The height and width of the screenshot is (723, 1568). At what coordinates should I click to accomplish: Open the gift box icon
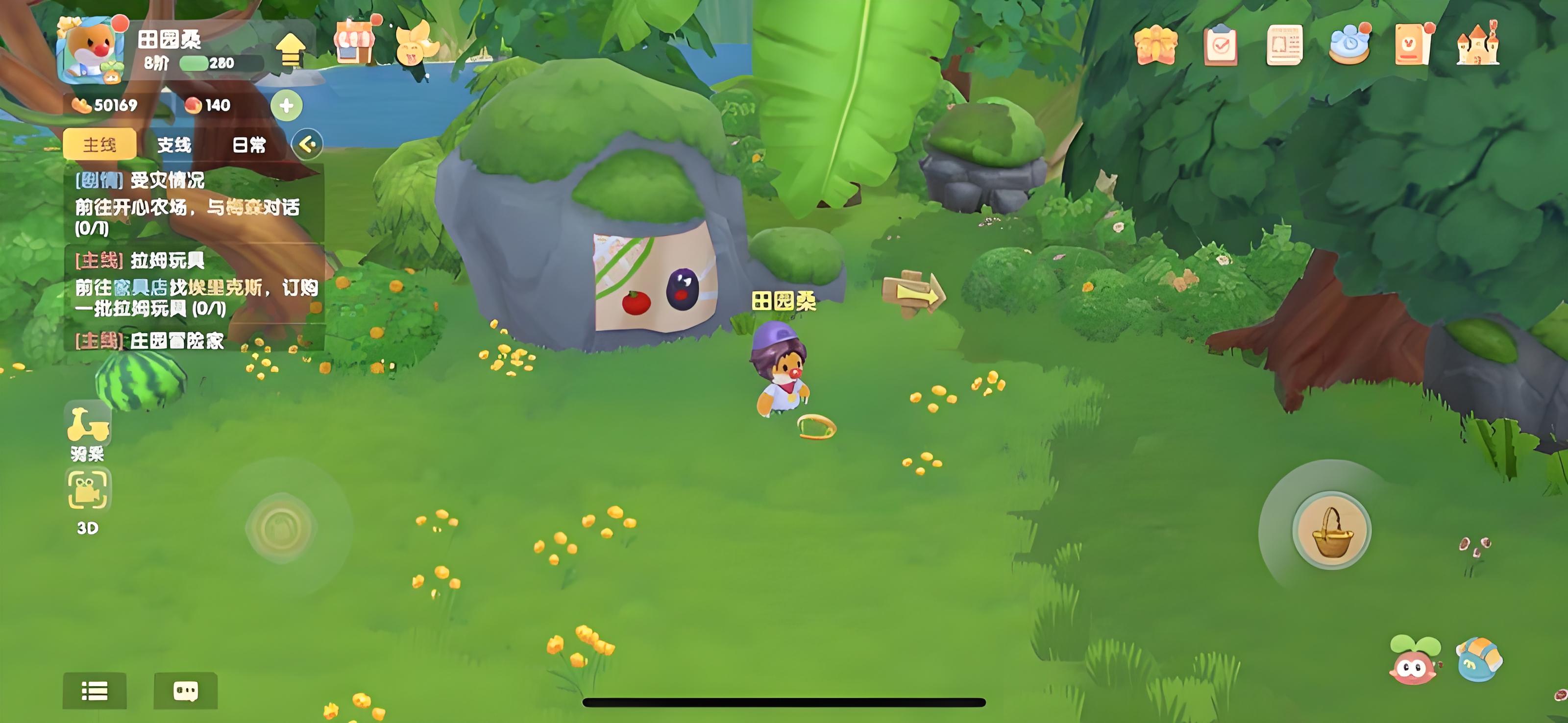[x=1156, y=45]
